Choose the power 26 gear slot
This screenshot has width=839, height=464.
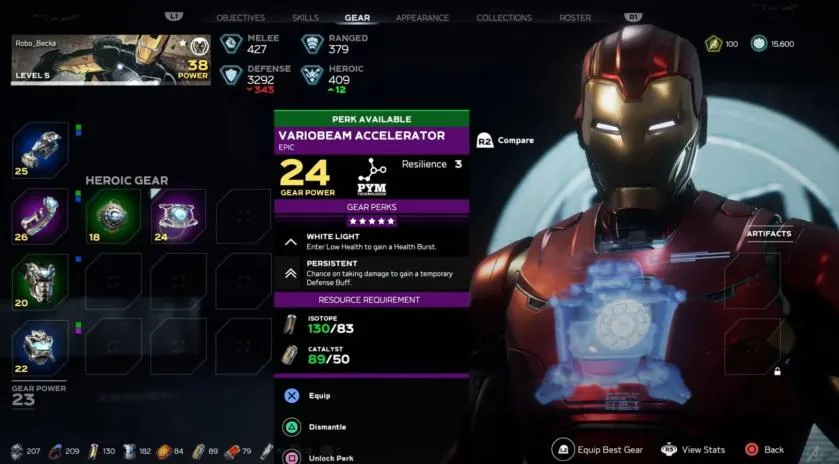[x=40, y=216]
